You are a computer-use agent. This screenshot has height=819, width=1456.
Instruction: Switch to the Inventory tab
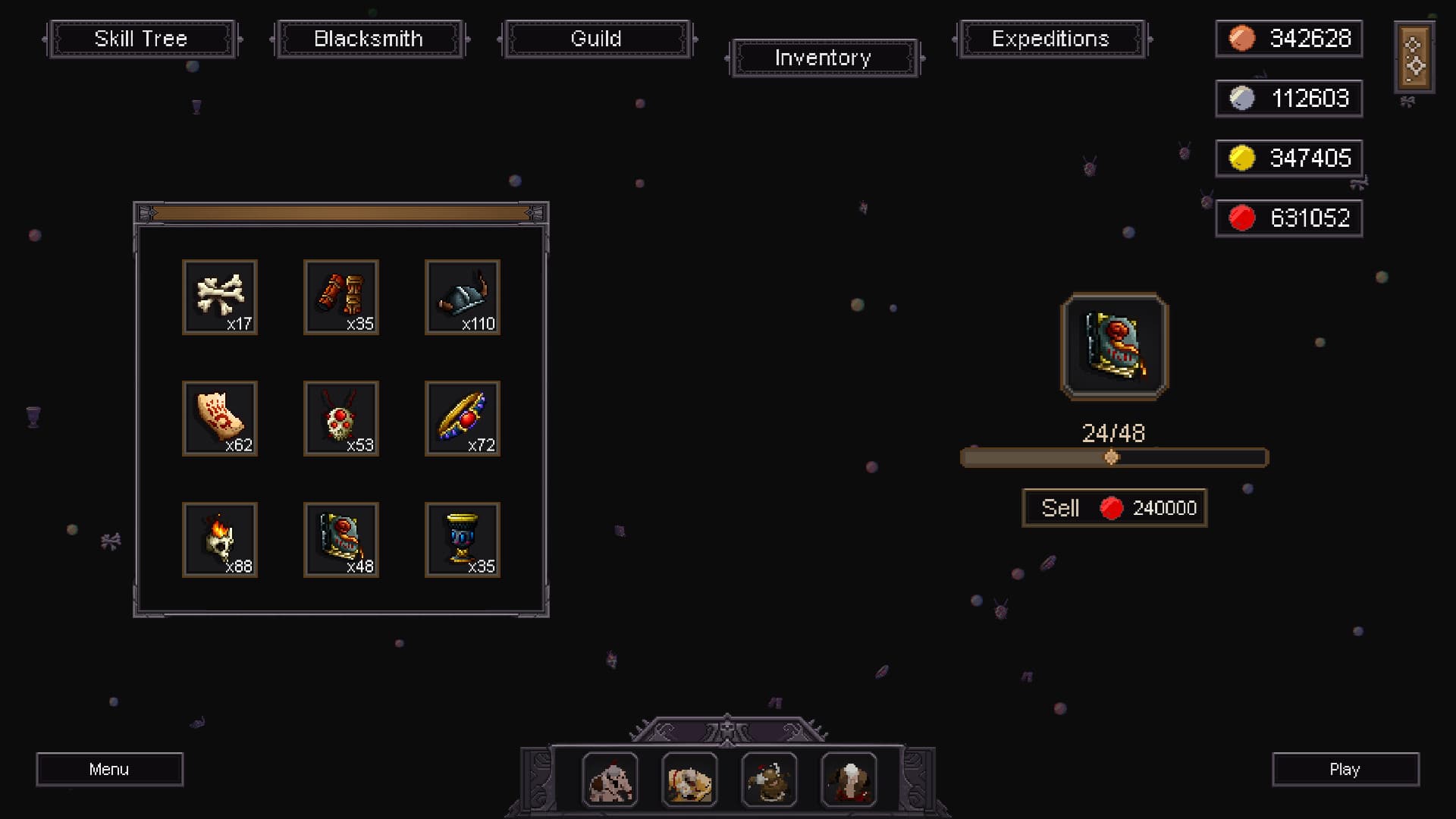click(x=823, y=58)
